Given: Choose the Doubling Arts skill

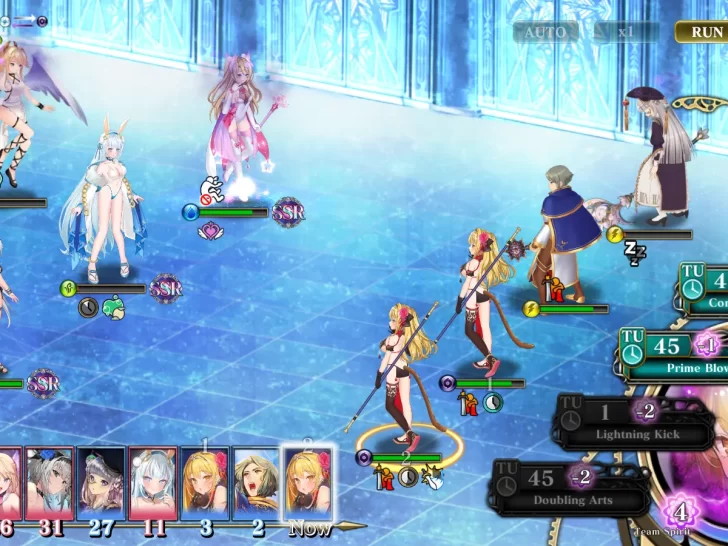Looking at the screenshot, I should pyautogui.click(x=572, y=488).
